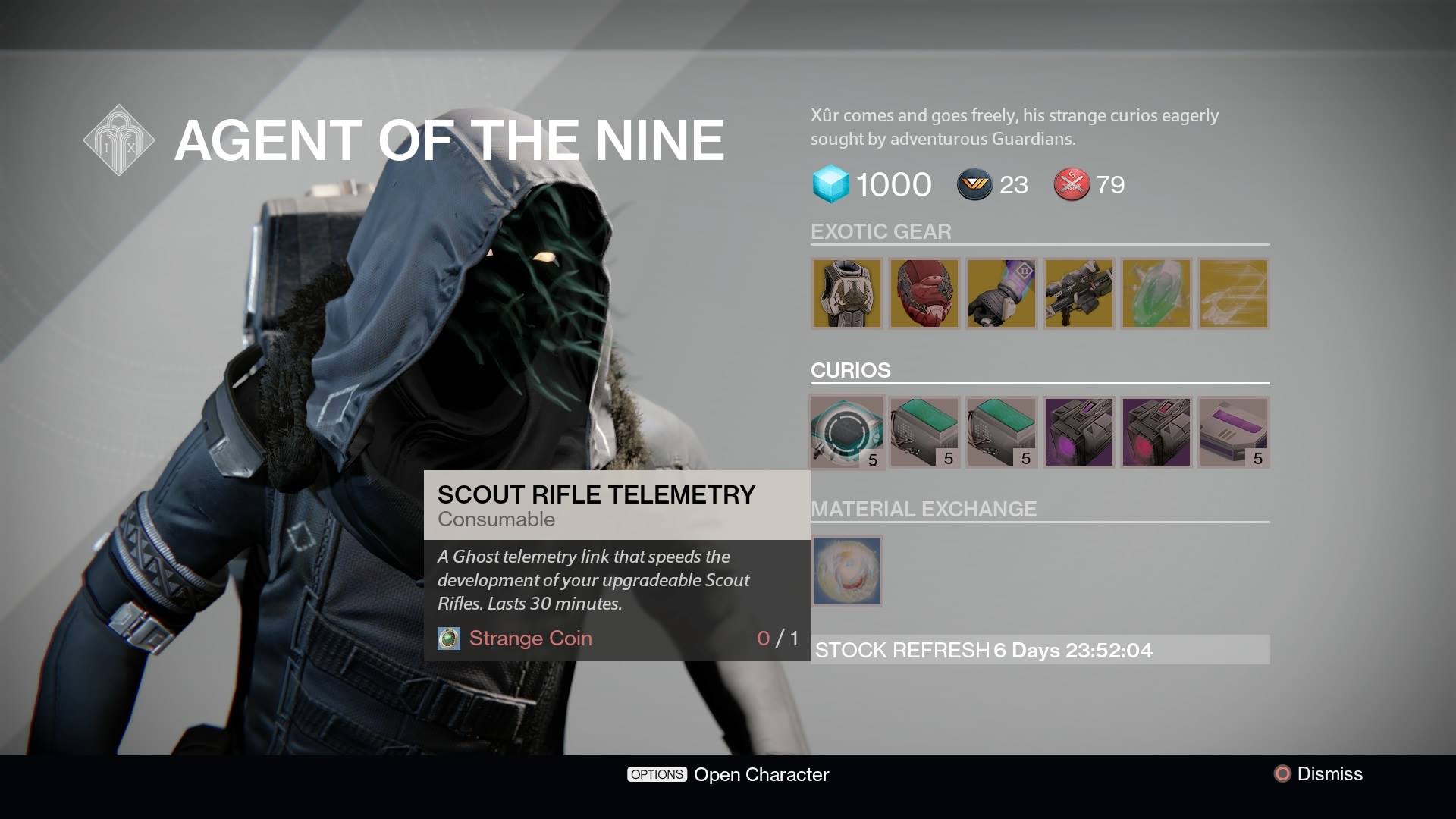This screenshot has width=1456, height=819.
Task: Click the Strange Coins currency icon
Action: tap(1070, 184)
